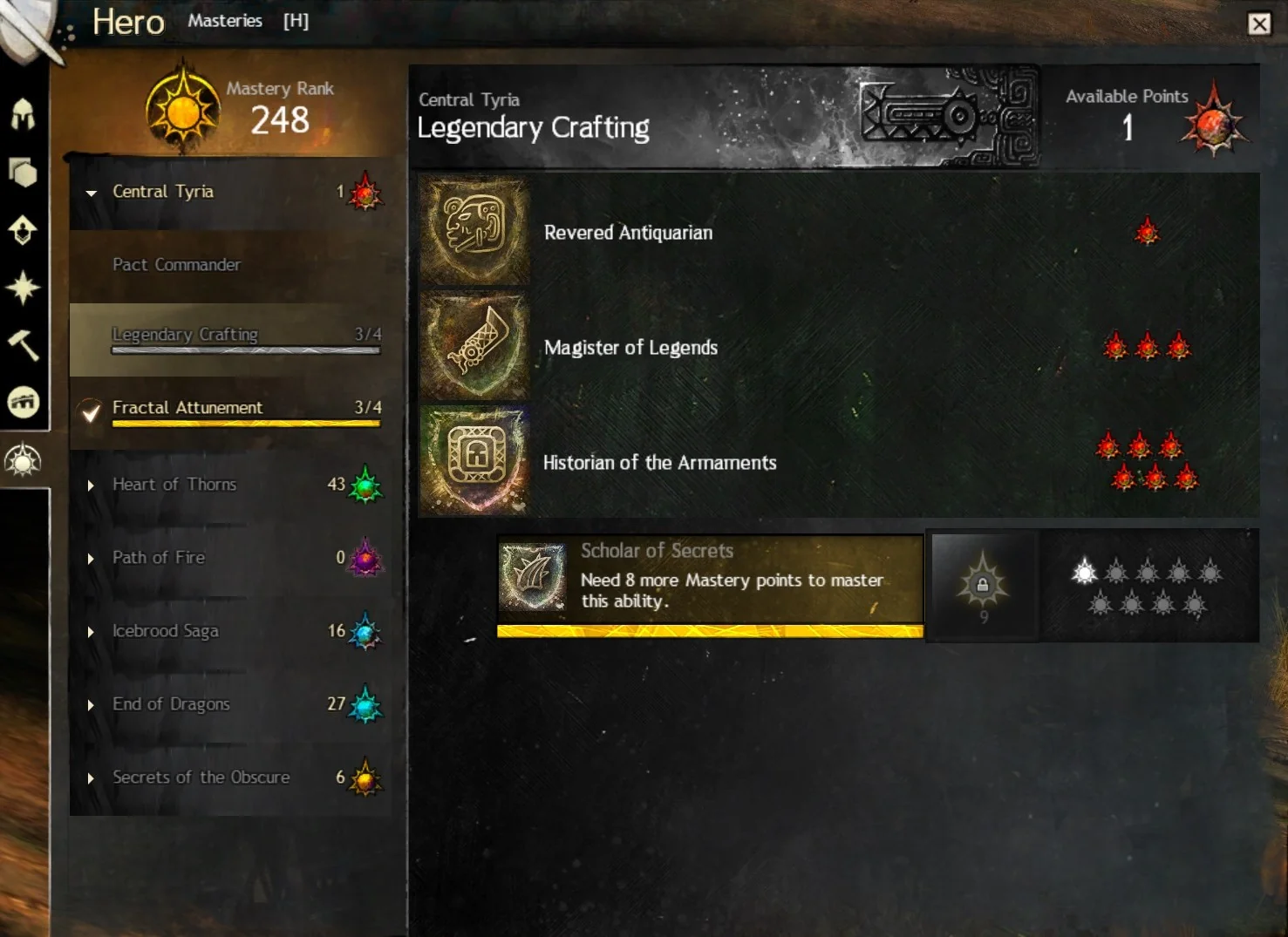The width and height of the screenshot is (1288, 937).
Task: Close the Hero panel window
Action: (x=1258, y=24)
